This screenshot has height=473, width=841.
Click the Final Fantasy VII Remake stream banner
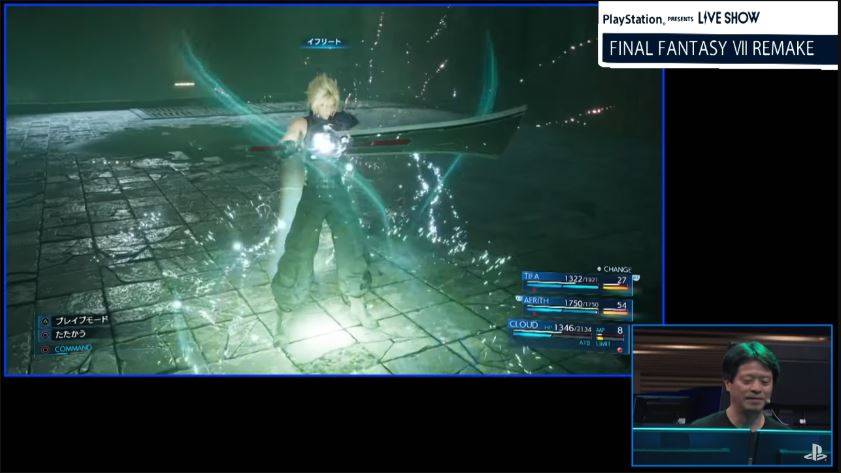(x=716, y=48)
